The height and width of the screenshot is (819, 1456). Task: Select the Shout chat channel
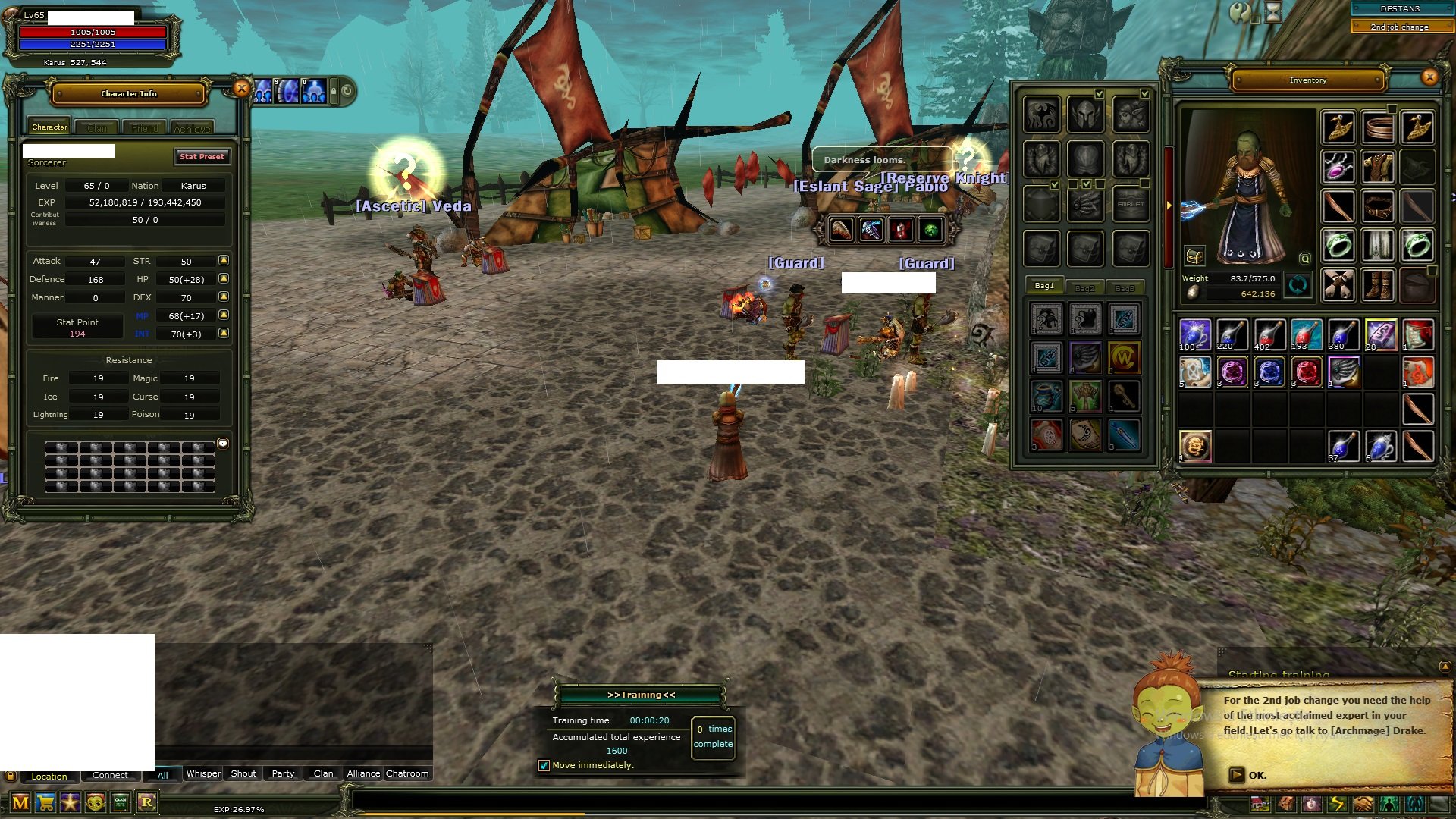coord(243,773)
